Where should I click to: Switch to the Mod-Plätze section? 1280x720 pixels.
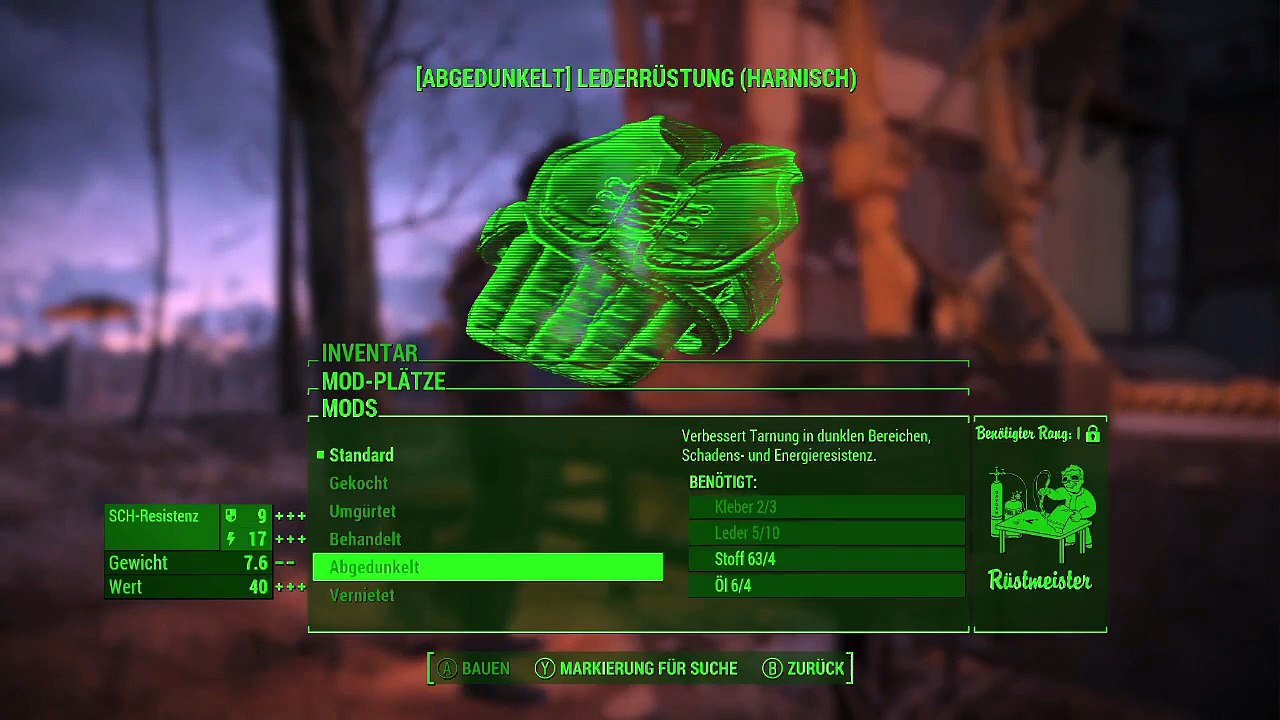click(x=383, y=381)
